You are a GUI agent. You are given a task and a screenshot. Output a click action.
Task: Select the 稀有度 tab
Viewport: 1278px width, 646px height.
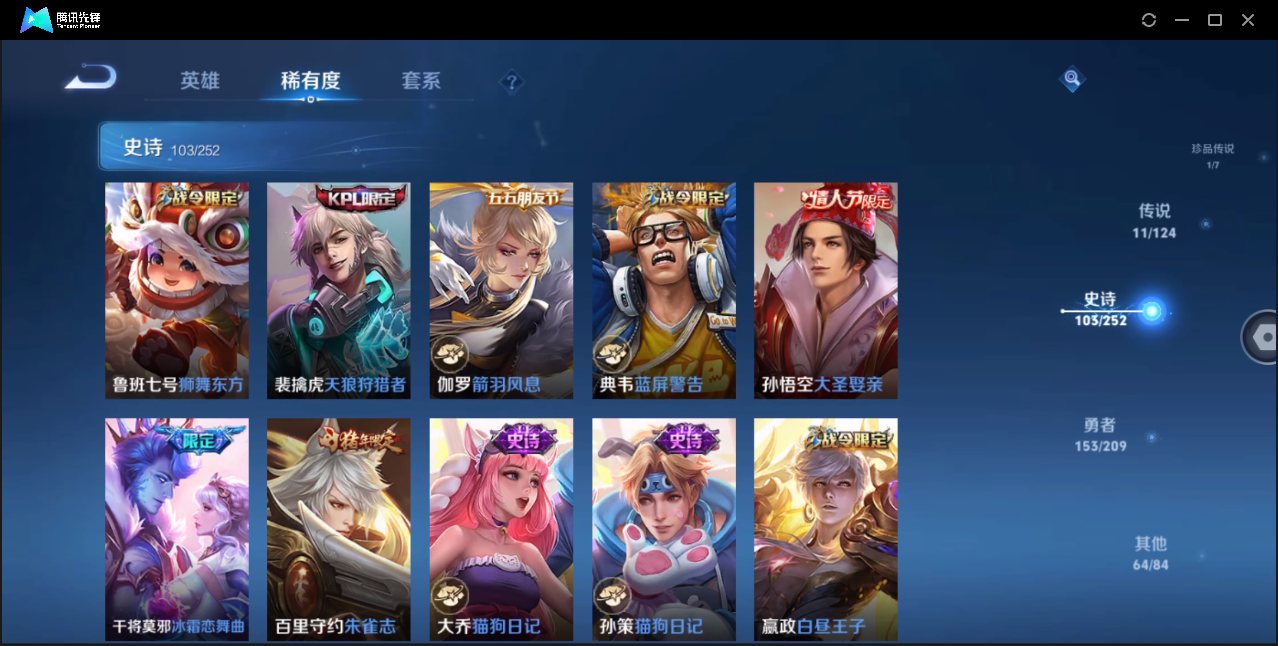[x=310, y=81]
